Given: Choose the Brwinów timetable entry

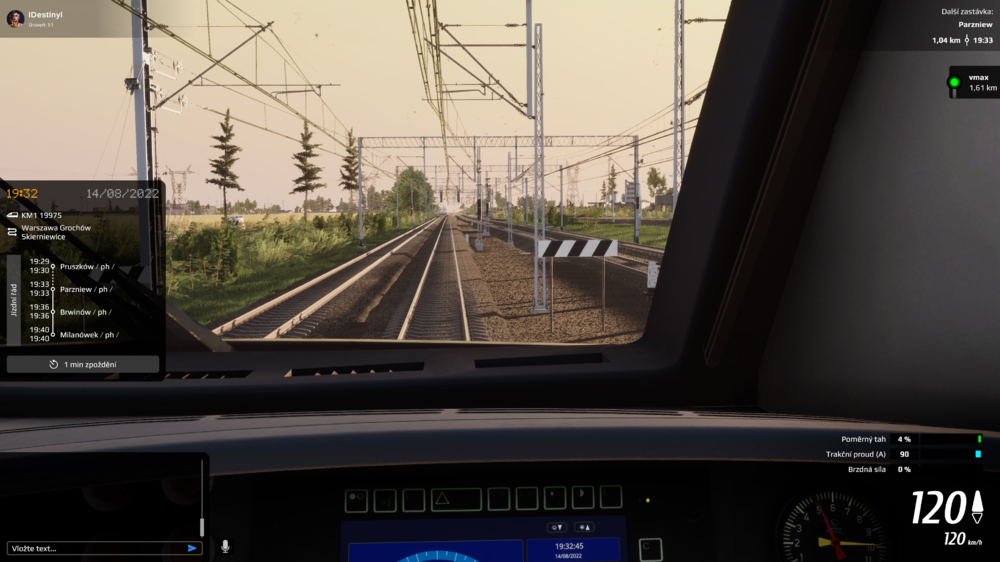Looking at the screenshot, I should [x=86, y=312].
